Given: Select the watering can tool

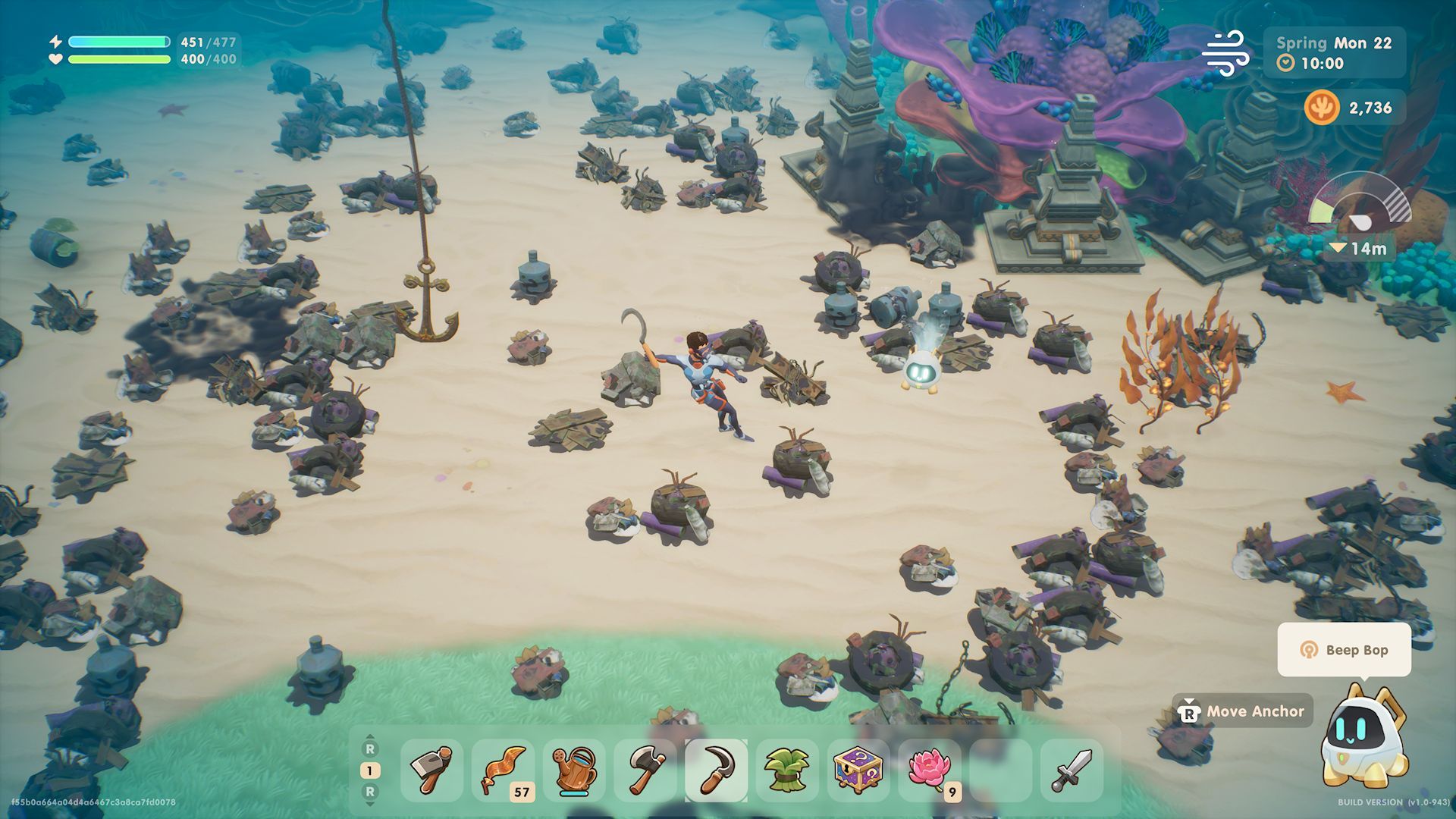Looking at the screenshot, I should click(575, 770).
